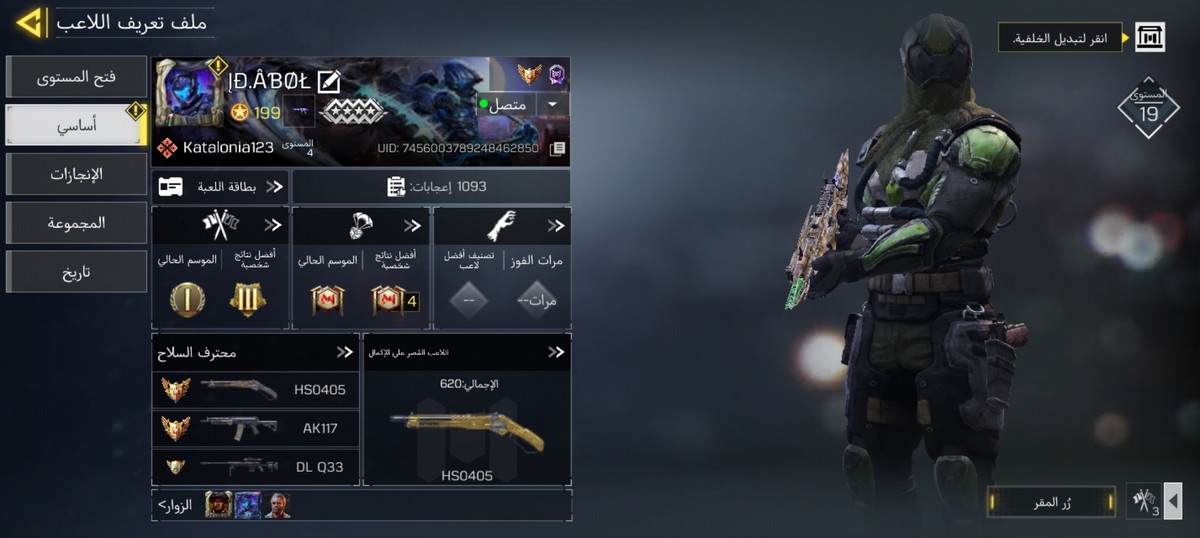The height and width of the screenshot is (538, 1200).
Task: Click the collapse arrow beside the mode icon
Action: point(1174,500)
